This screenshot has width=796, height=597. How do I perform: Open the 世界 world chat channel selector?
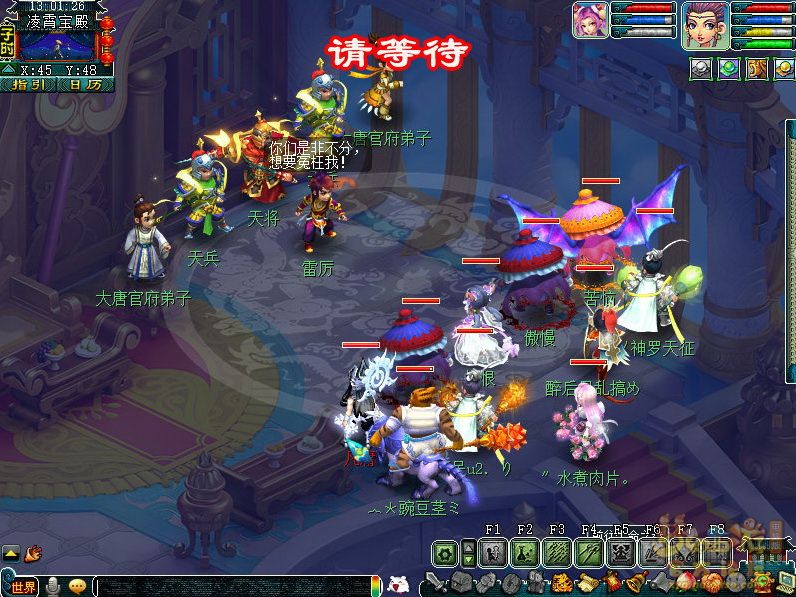click(x=22, y=586)
